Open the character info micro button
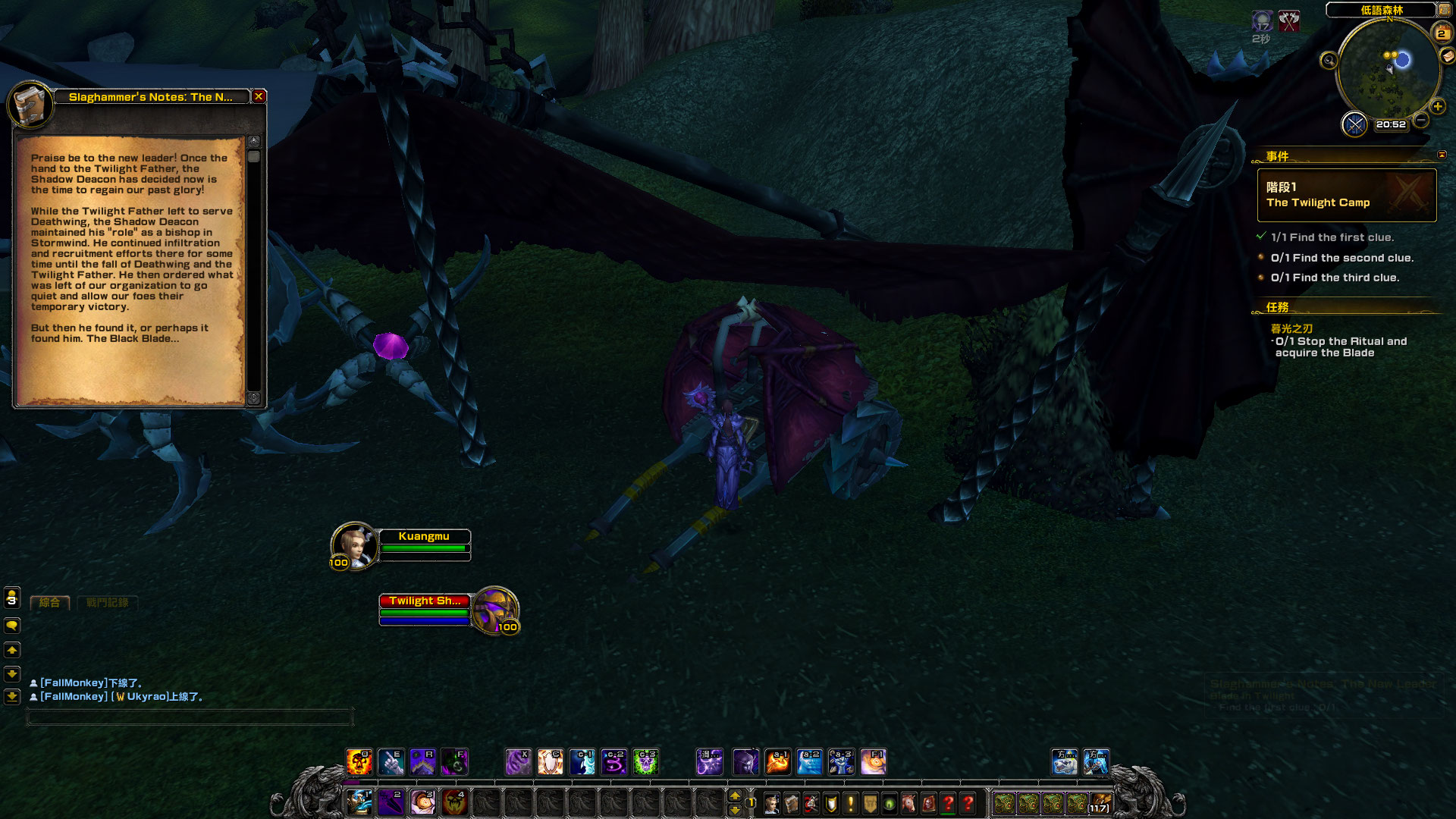The width and height of the screenshot is (1456, 819). tap(772, 803)
